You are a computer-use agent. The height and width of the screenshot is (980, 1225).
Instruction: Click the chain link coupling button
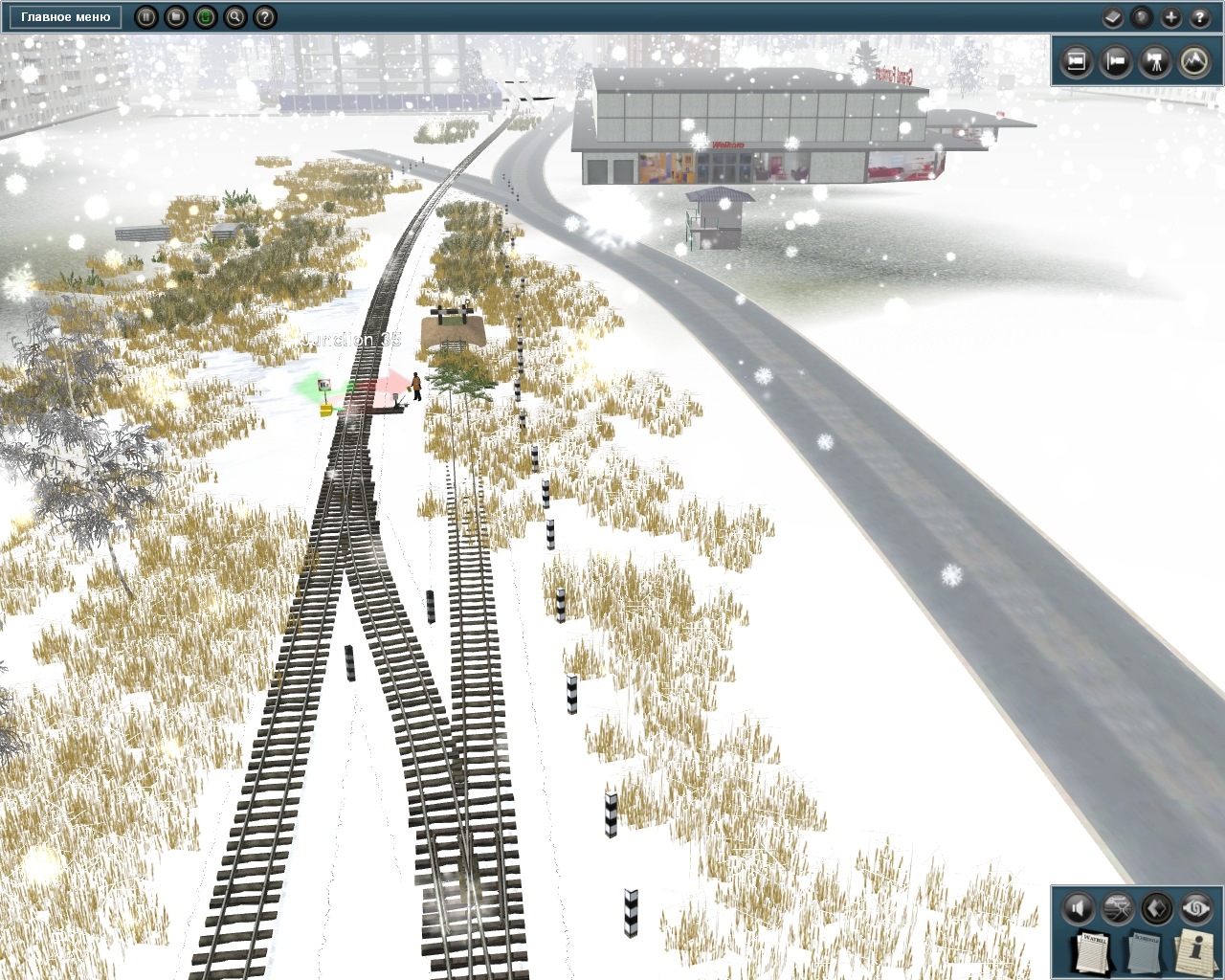point(1195,907)
